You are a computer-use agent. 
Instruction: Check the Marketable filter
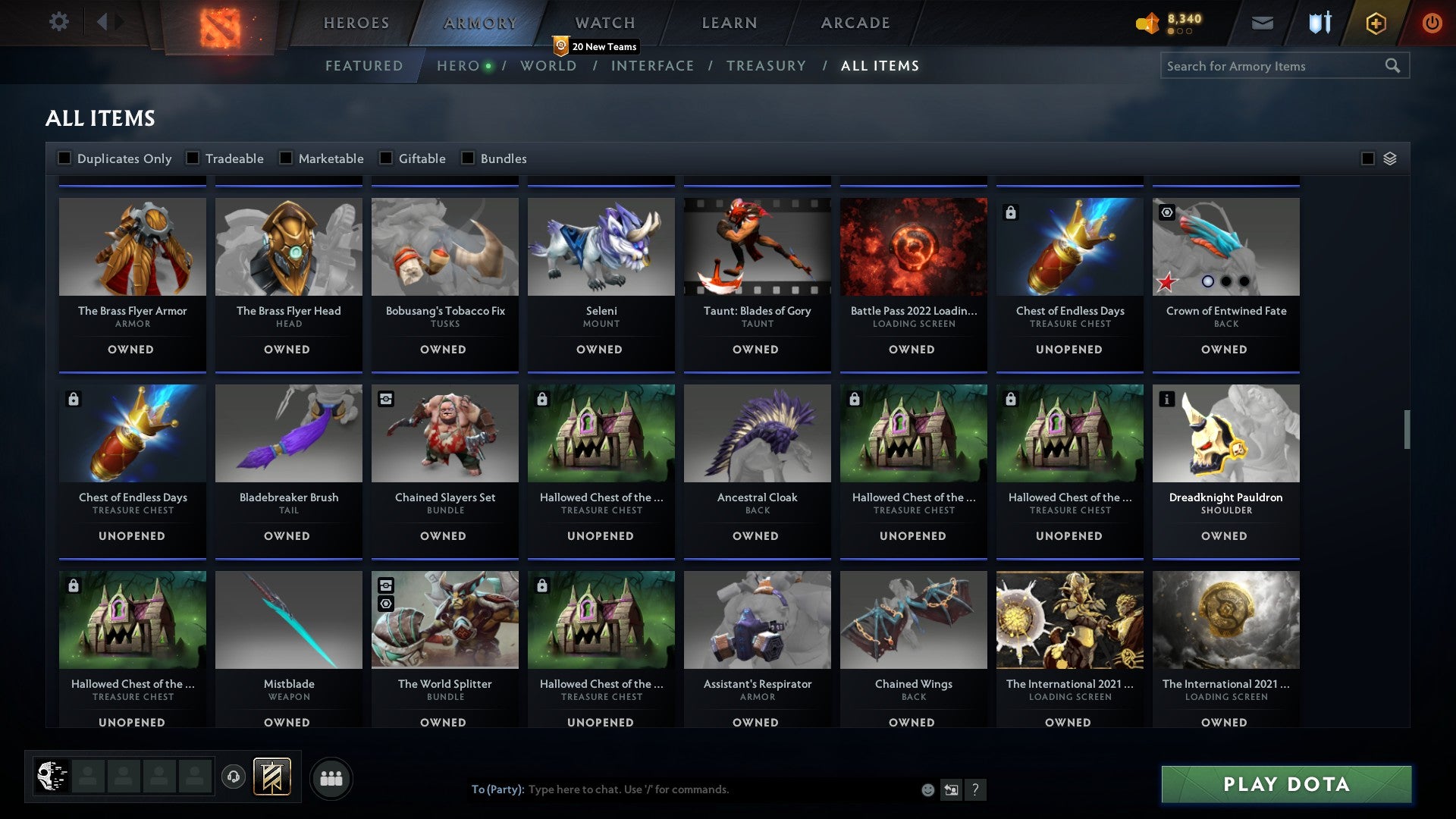coord(285,158)
